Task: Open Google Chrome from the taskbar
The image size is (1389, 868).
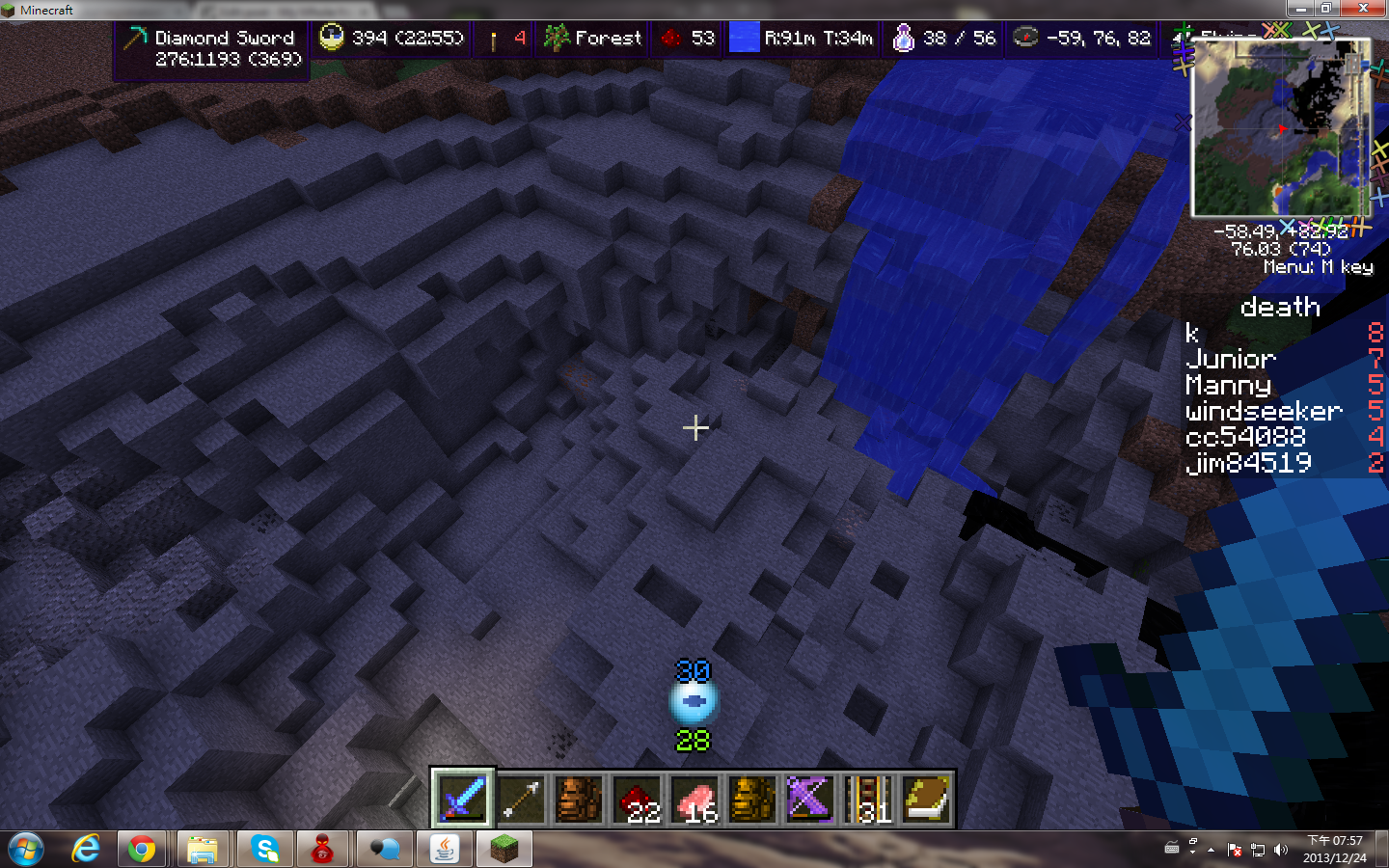Action: 143,849
